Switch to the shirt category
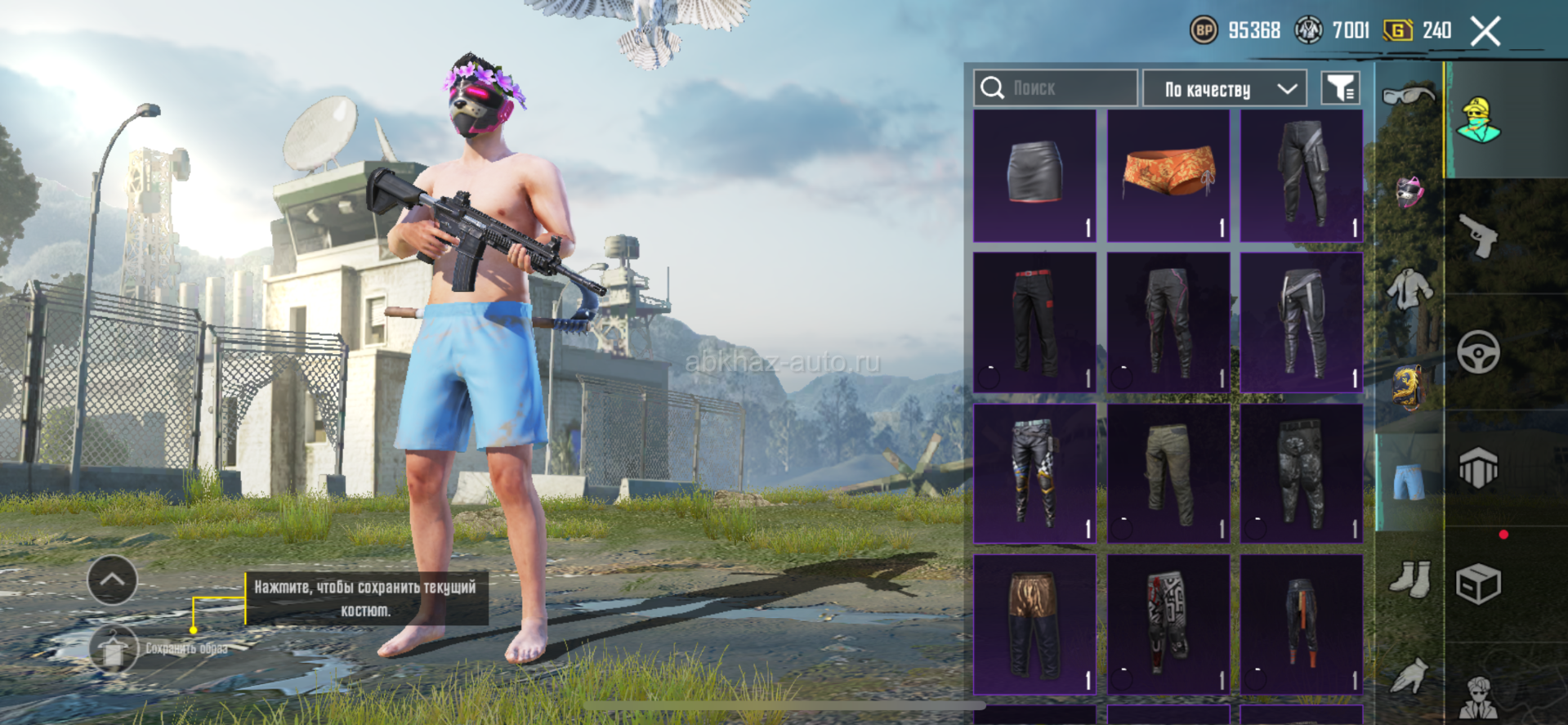Image resolution: width=1568 pixels, height=725 pixels. point(1408,289)
